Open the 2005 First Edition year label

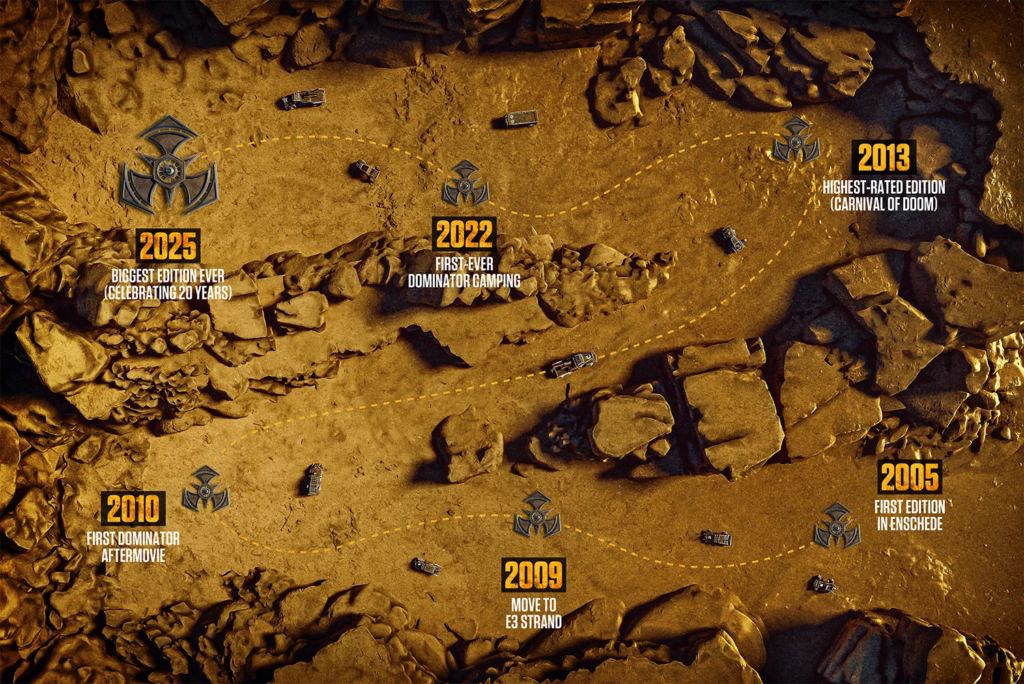[x=909, y=477]
